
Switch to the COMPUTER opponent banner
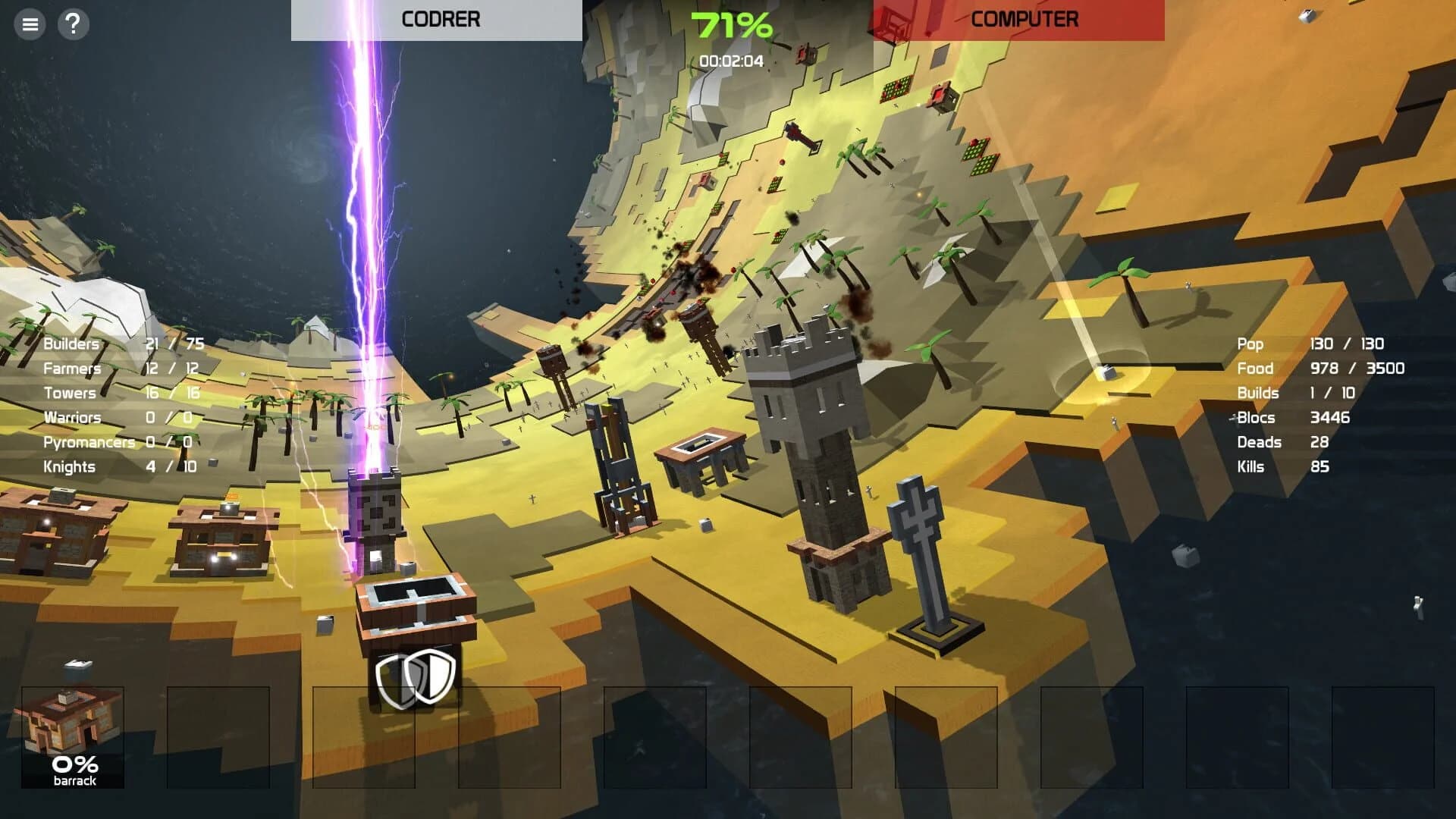[x=1025, y=20]
